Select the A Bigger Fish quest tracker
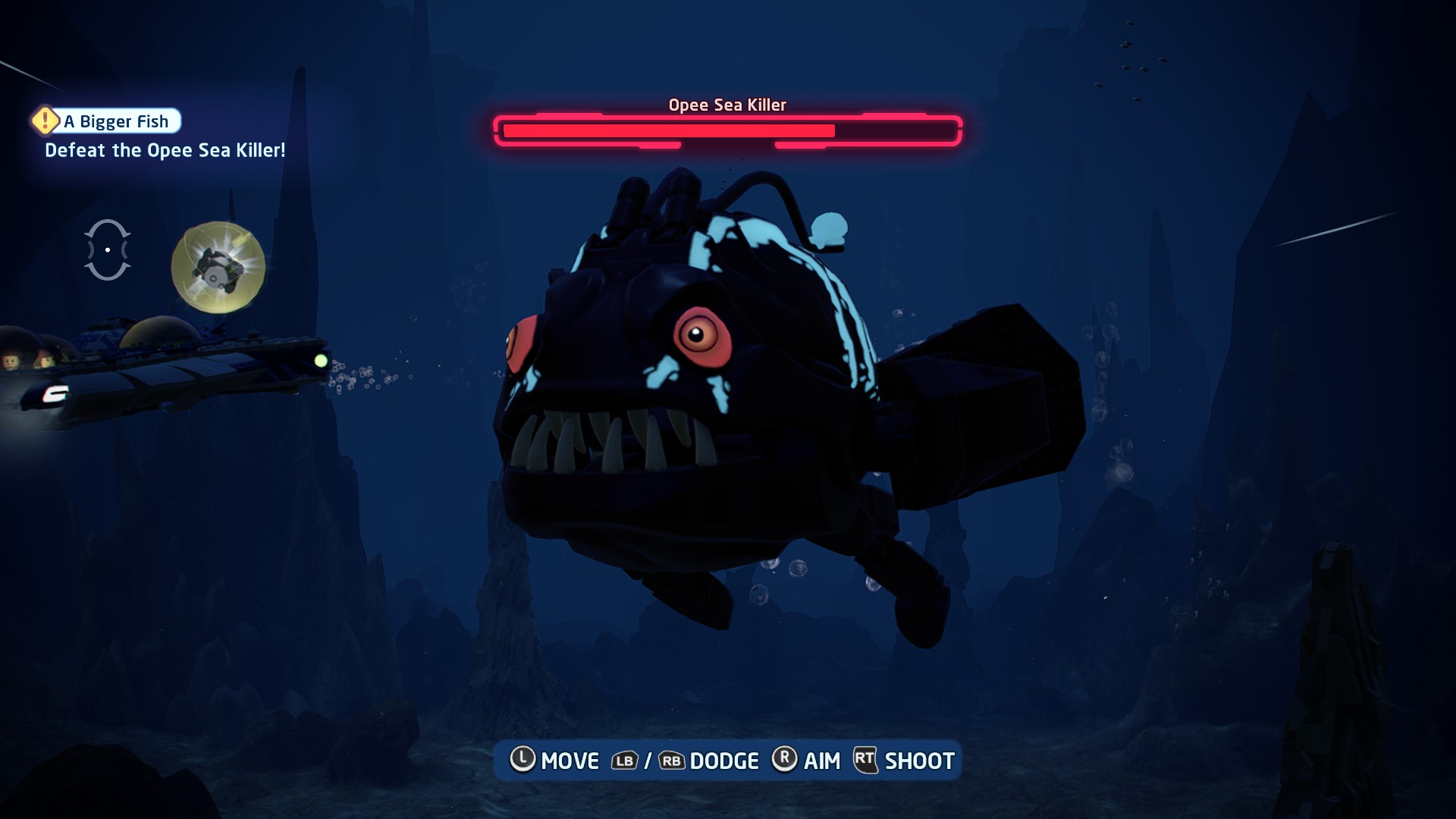 click(x=107, y=121)
